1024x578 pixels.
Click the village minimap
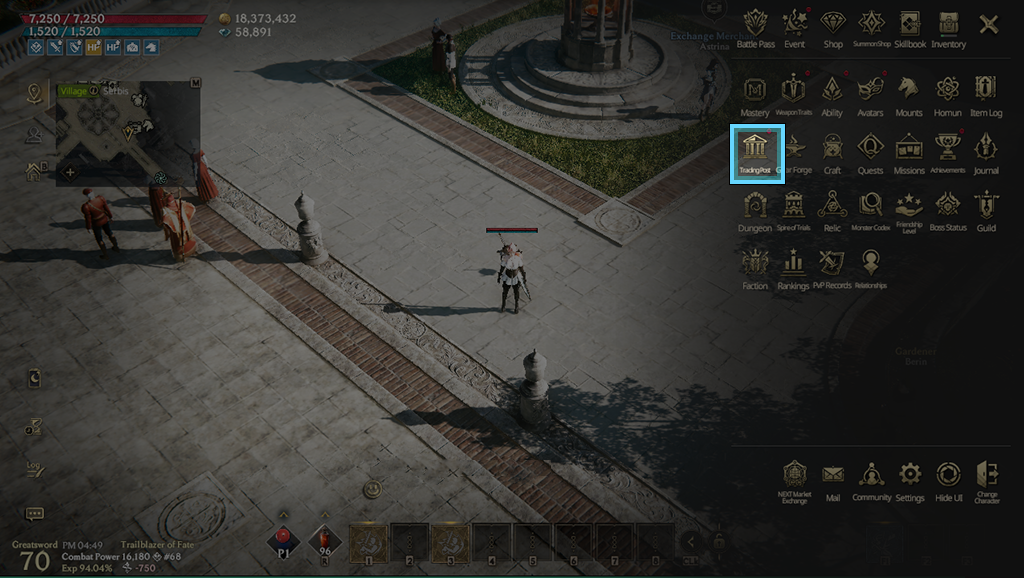[x=127, y=132]
